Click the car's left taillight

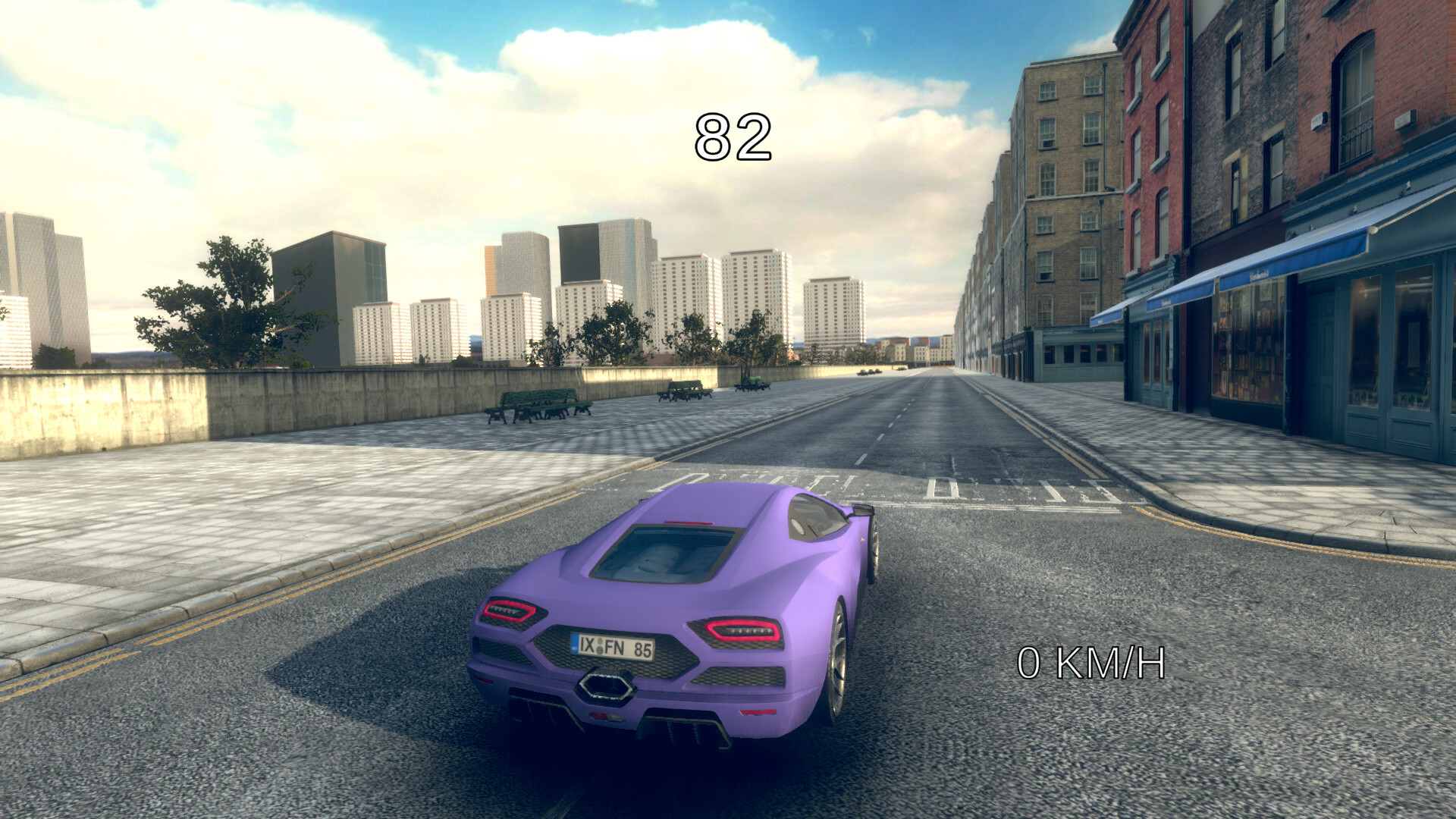pyautogui.click(x=510, y=609)
